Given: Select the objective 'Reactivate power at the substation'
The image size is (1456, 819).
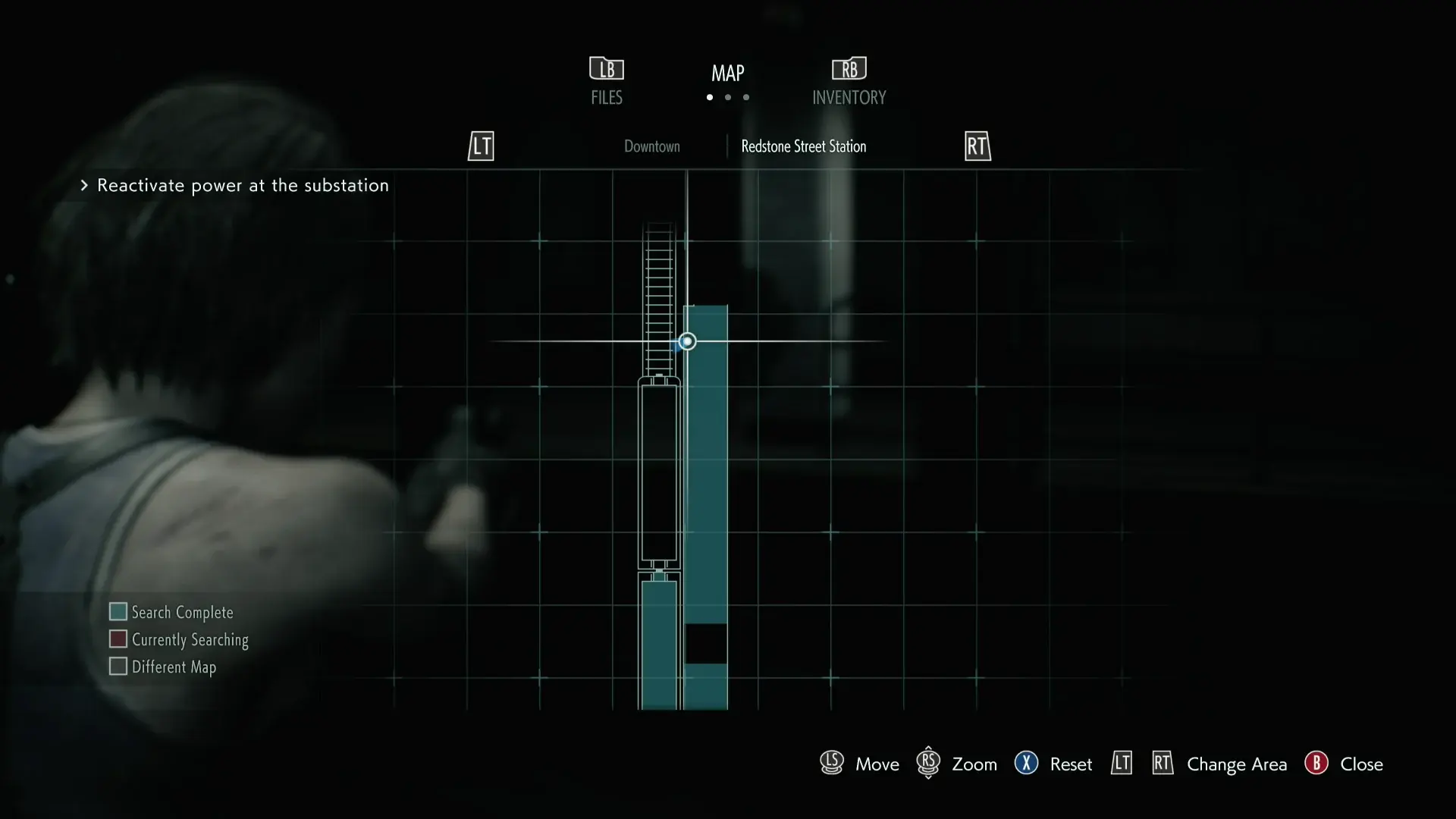Looking at the screenshot, I should tap(243, 186).
